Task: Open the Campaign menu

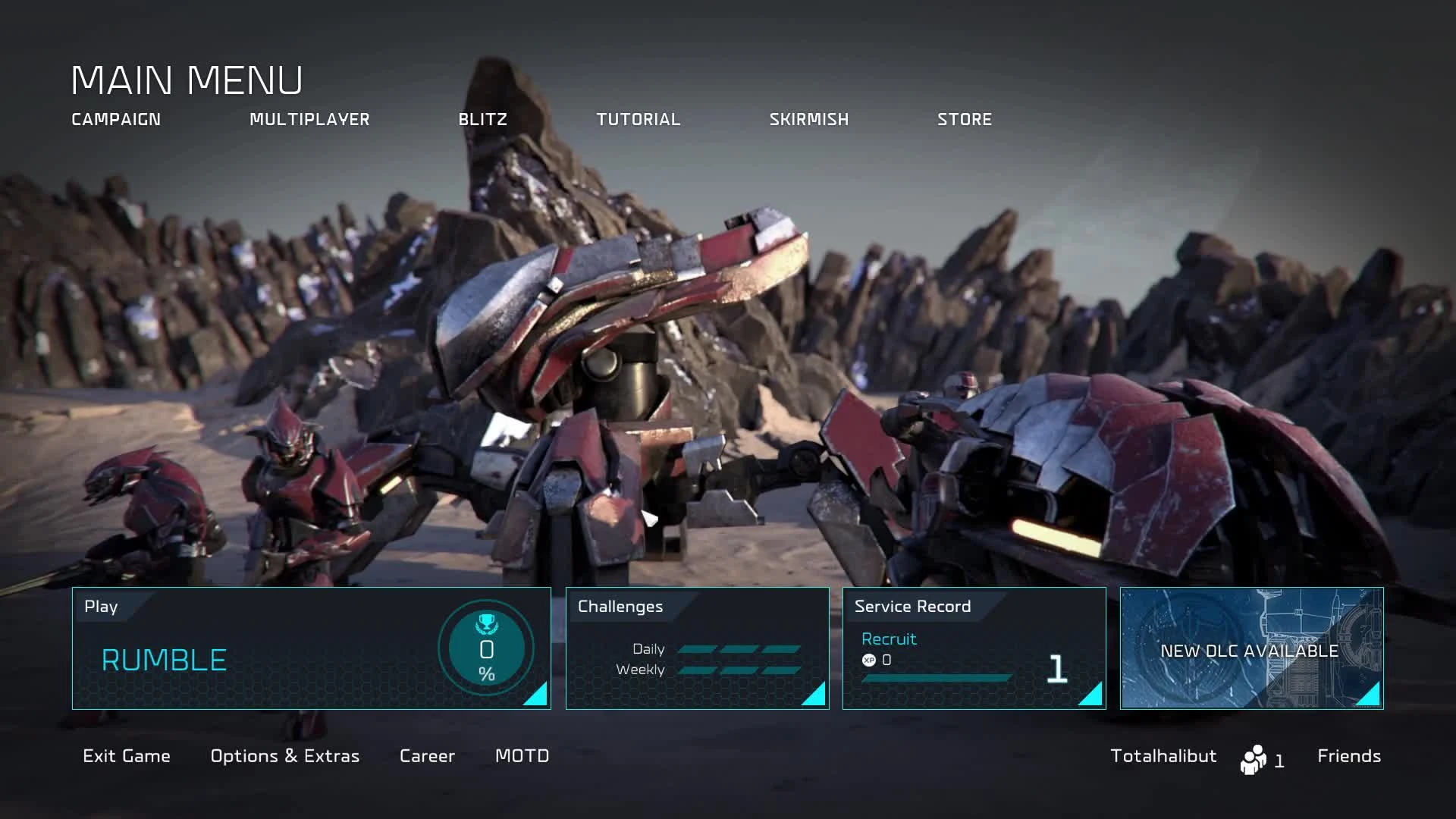Action: [115, 119]
